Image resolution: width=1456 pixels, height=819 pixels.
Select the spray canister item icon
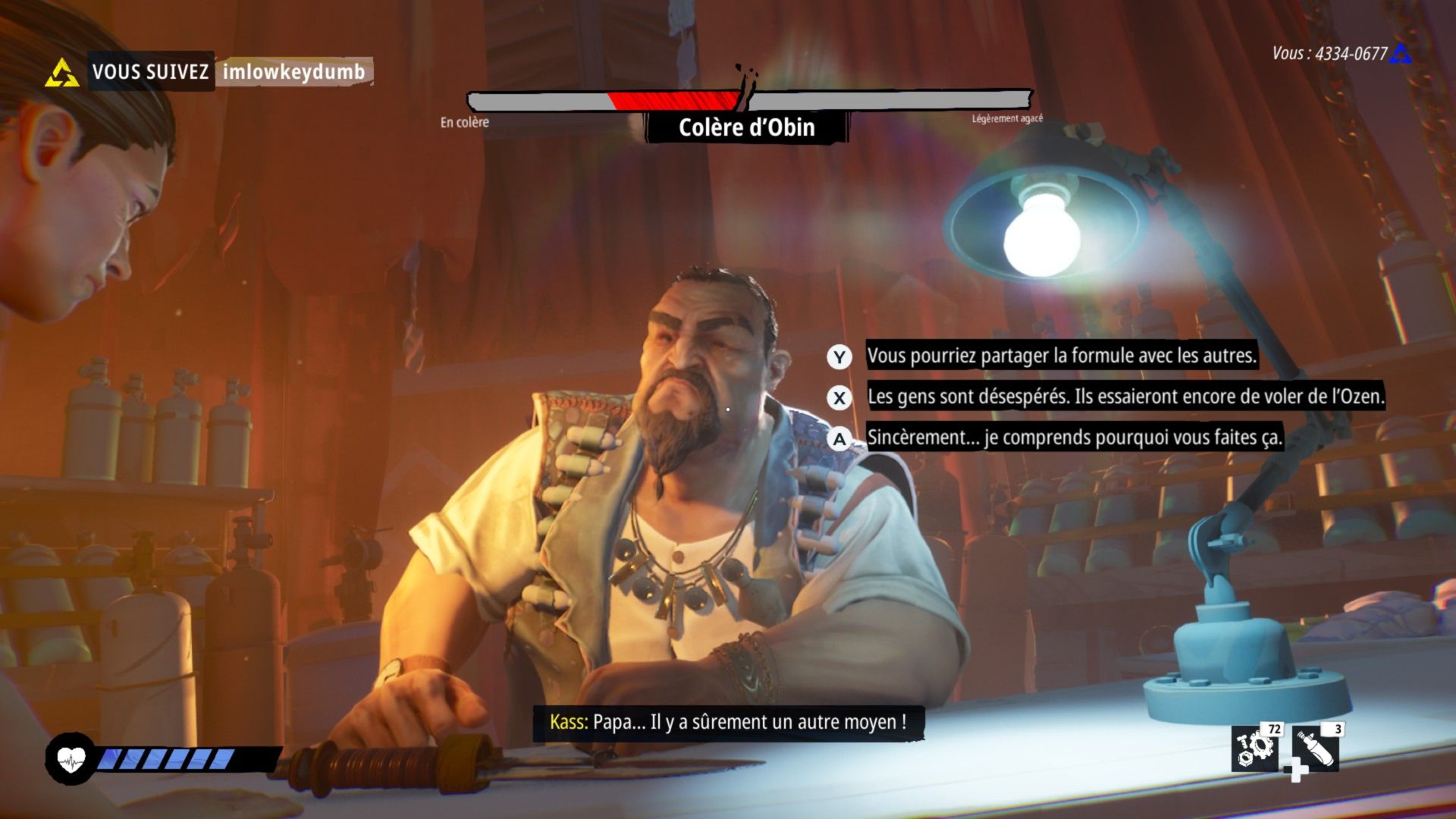[x=1316, y=748]
